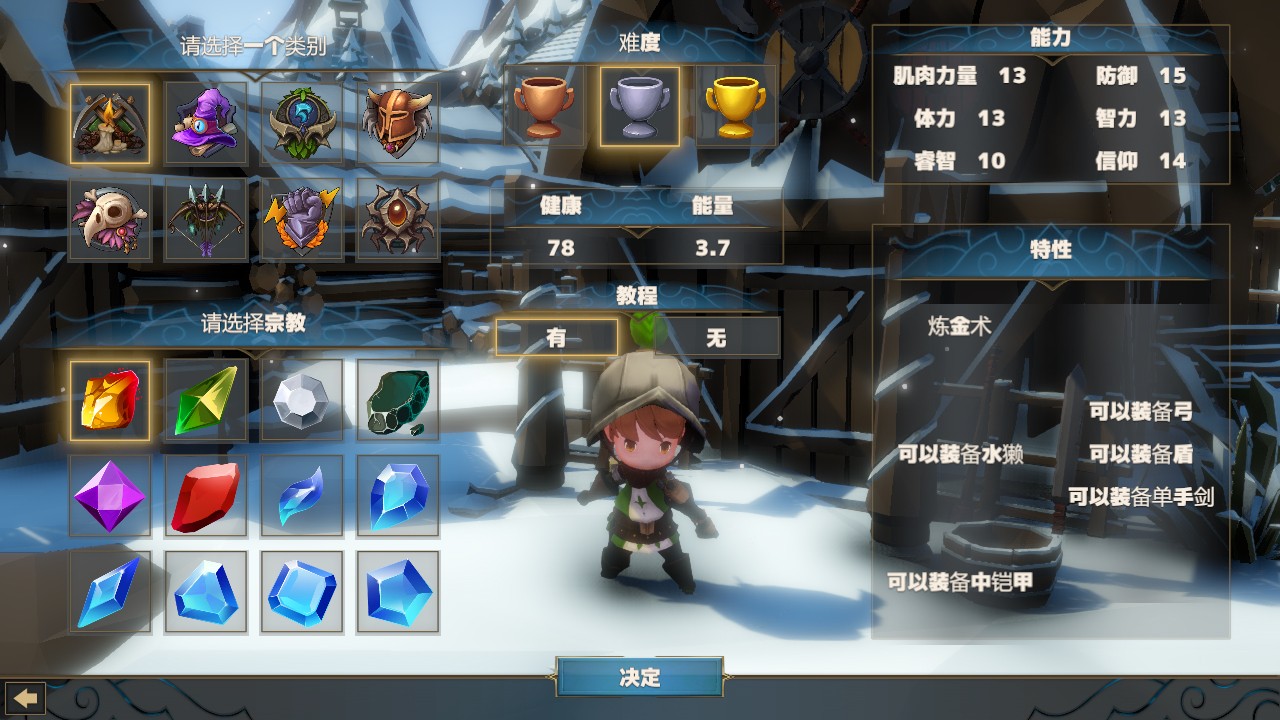Choose the green crystal religion
The image size is (1280, 720).
click(x=206, y=401)
